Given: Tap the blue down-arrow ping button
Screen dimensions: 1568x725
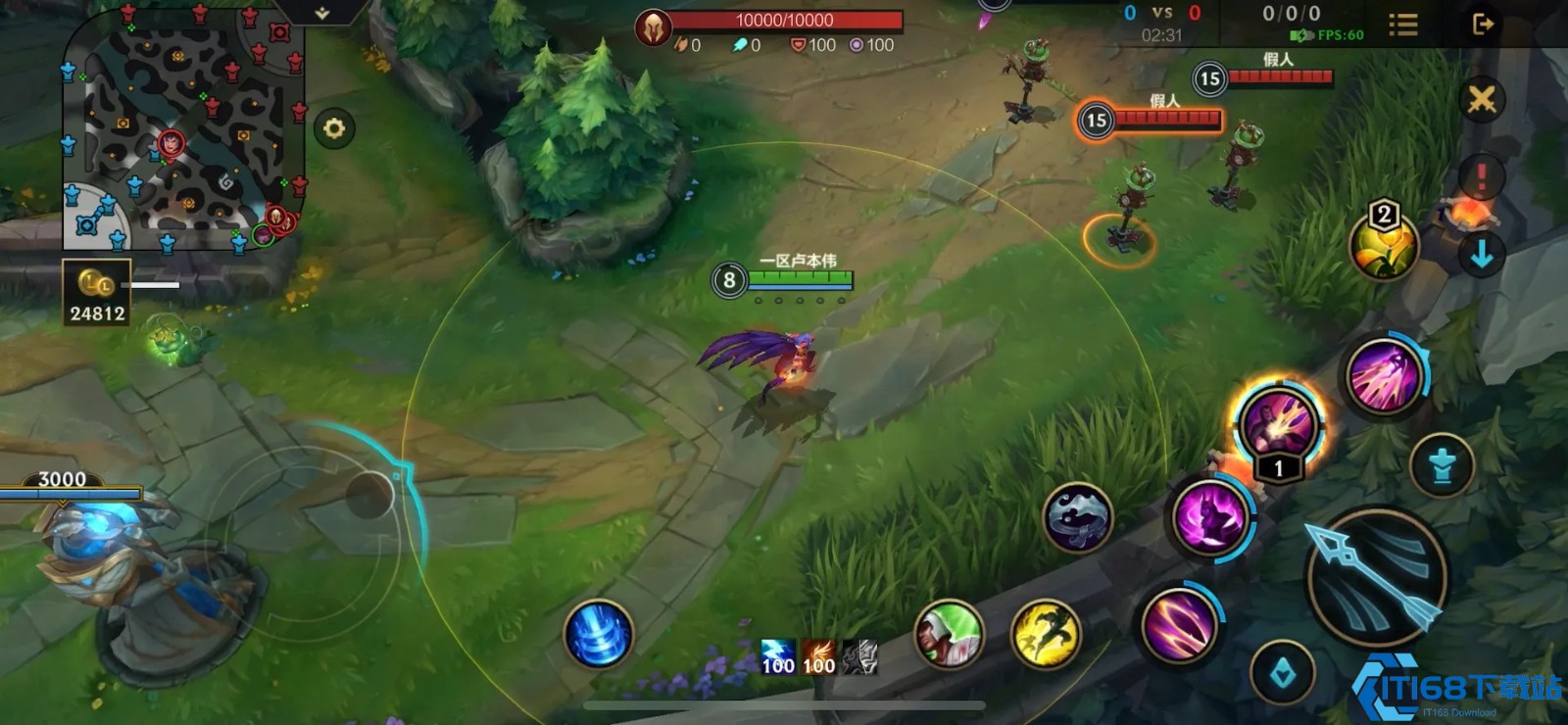Looking at the screenshot, I should [x=1481, y=255].
